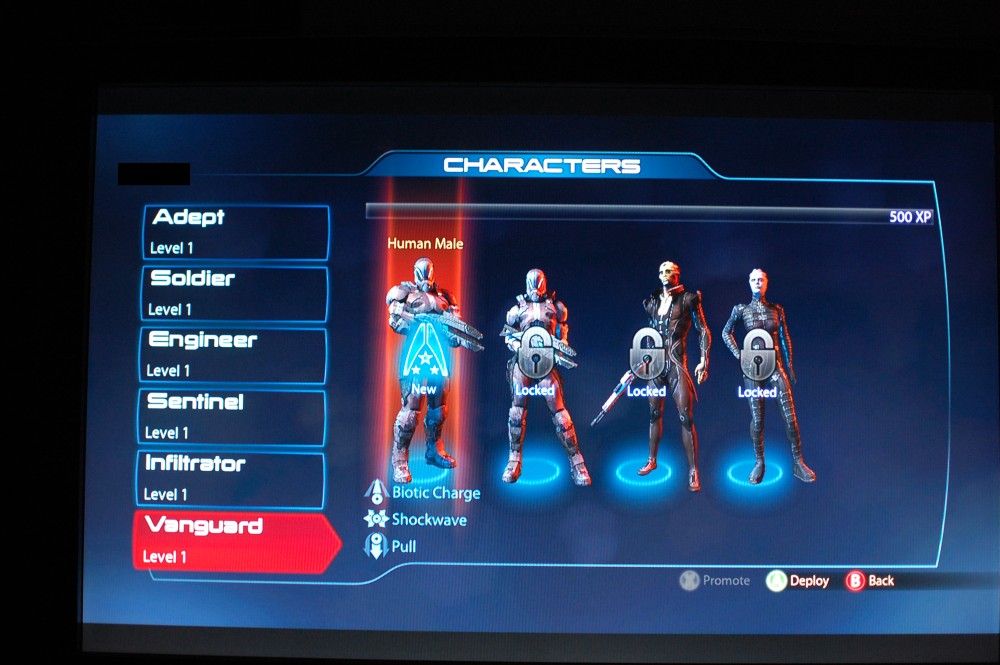Select the locked armored human character
Viewport: 1000px width, 665px height.
coord(536,370)
